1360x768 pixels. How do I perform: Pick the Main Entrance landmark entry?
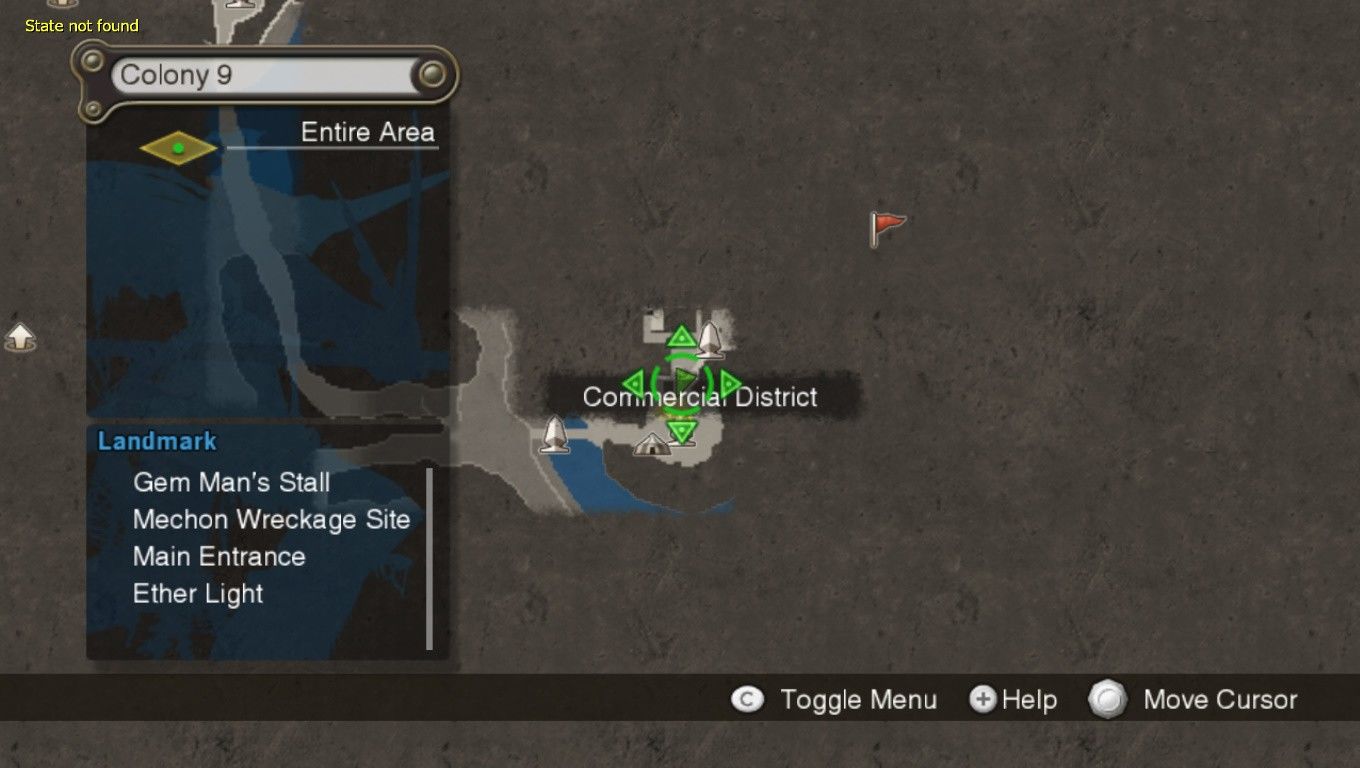pyautogui.click(x=219, y=556)
